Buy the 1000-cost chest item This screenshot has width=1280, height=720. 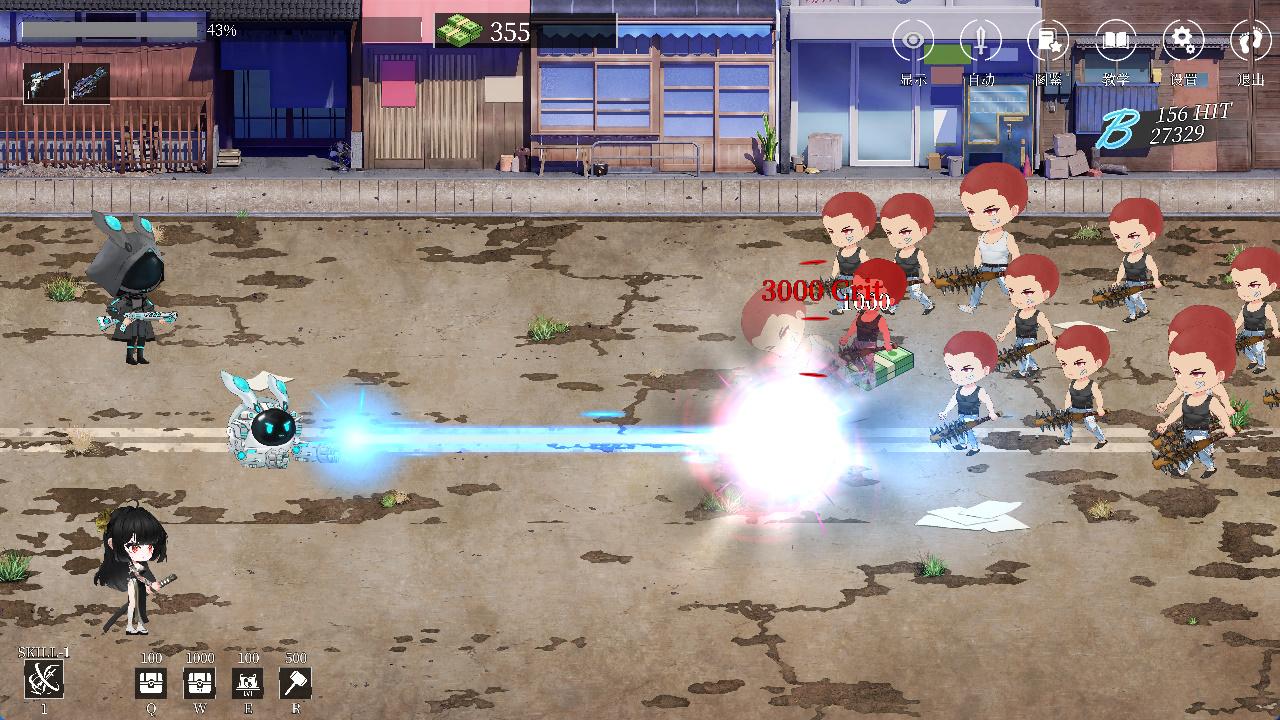[200, 684]
